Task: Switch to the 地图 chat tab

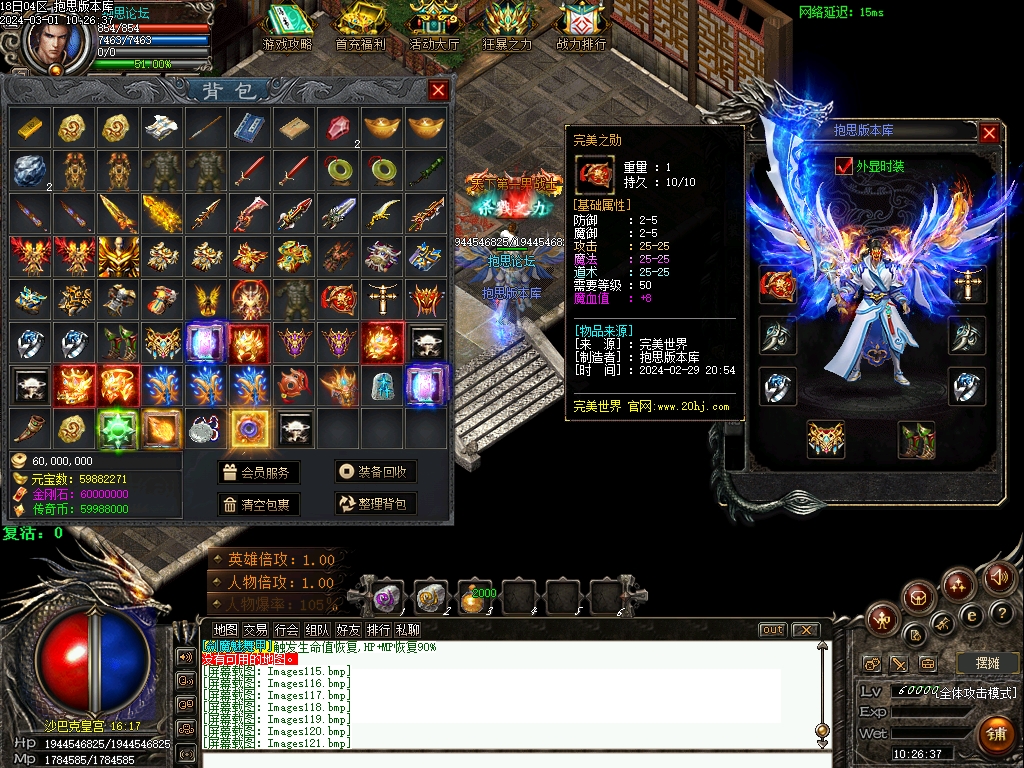Action: (x=226, y=630)
